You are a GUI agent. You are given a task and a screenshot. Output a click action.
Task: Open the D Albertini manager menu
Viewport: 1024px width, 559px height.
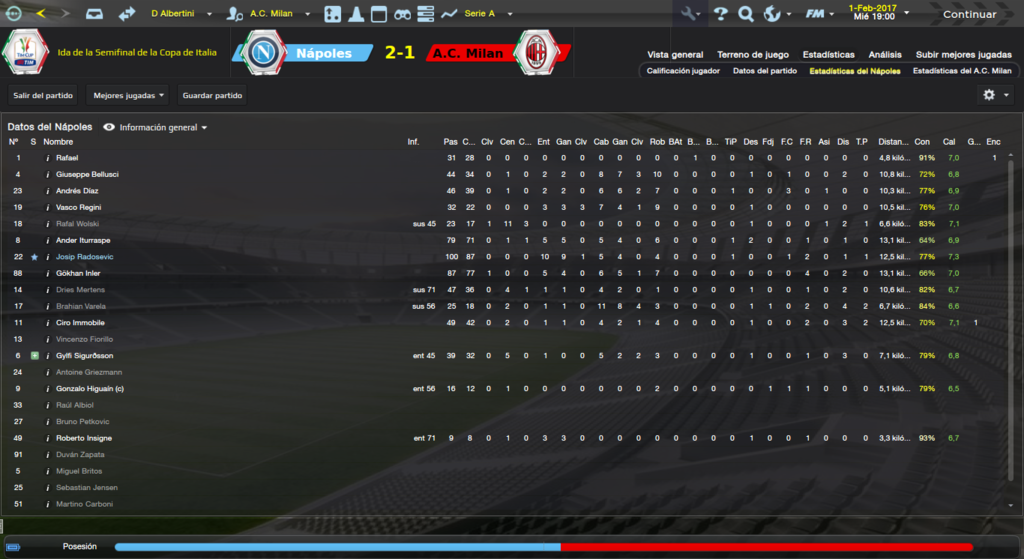tap(181, 14)
